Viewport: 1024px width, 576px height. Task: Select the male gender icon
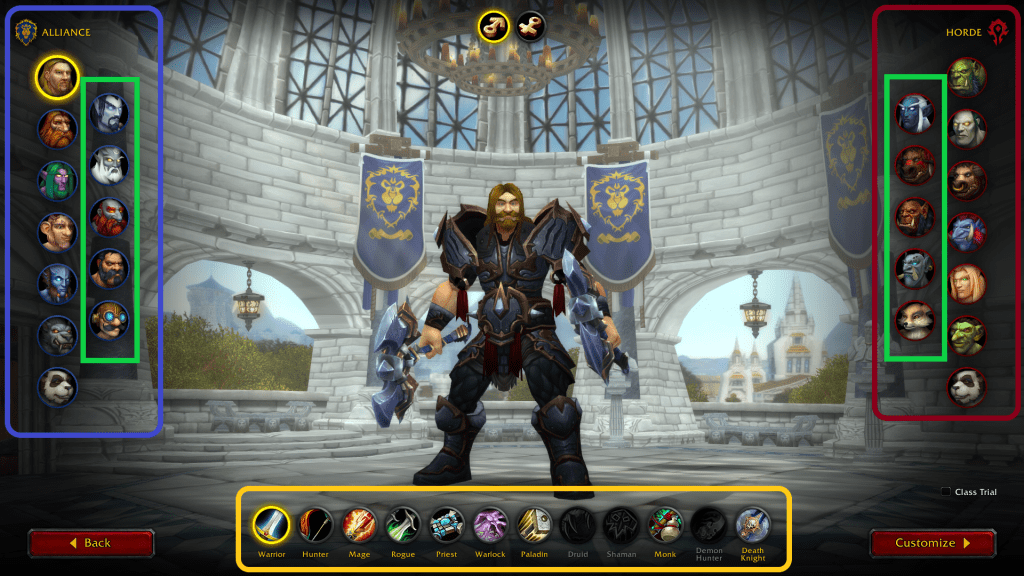pyautogui.click(x=493, y=25)
